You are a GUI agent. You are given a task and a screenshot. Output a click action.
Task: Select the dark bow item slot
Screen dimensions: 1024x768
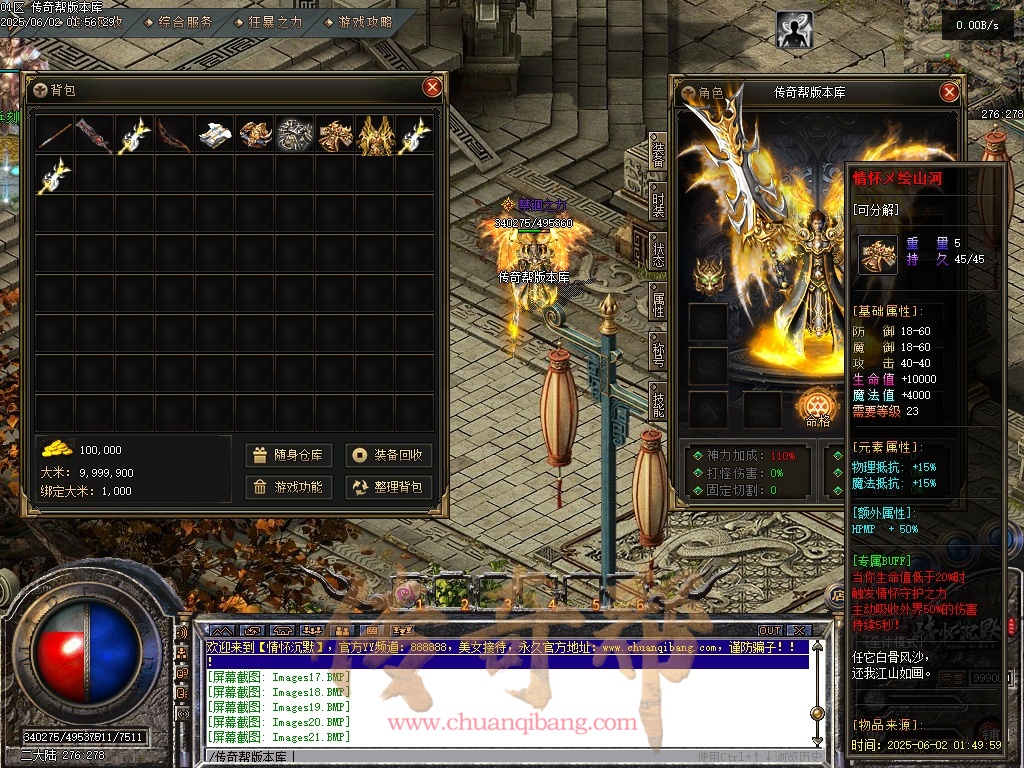(175, 135)
